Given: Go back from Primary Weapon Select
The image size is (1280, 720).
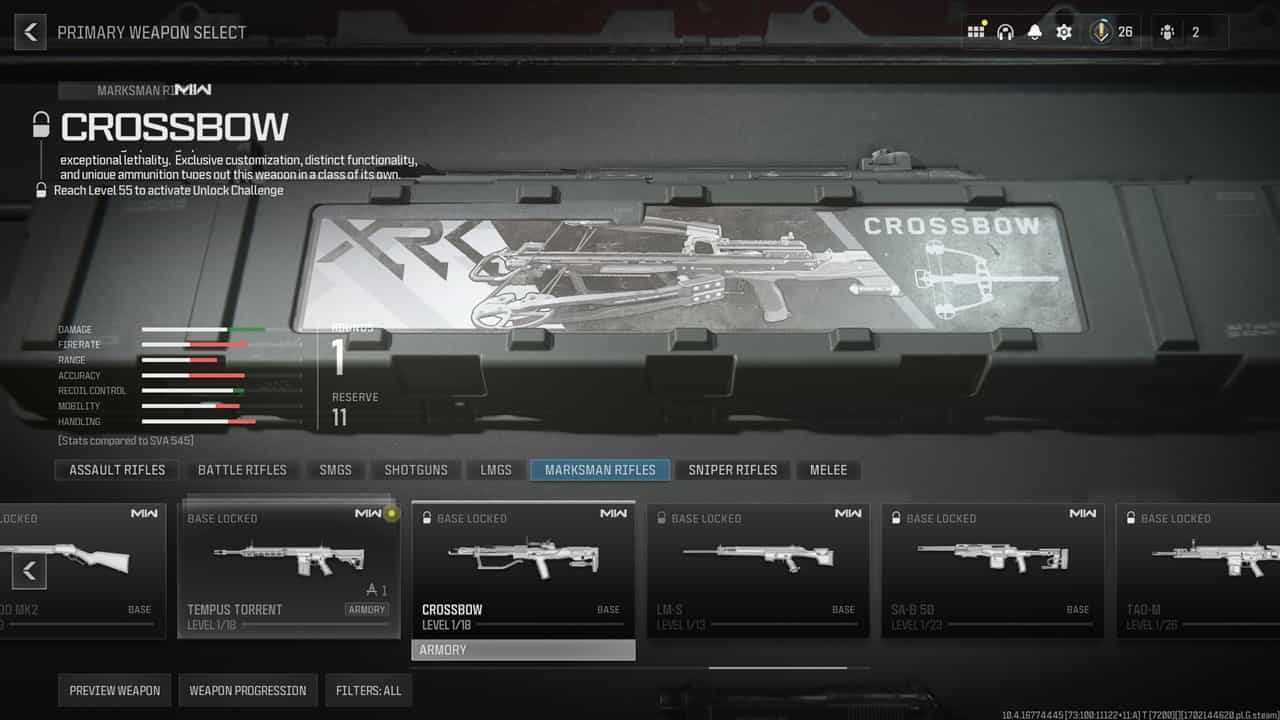Looking at the screenshot, I should coord(30,32).
